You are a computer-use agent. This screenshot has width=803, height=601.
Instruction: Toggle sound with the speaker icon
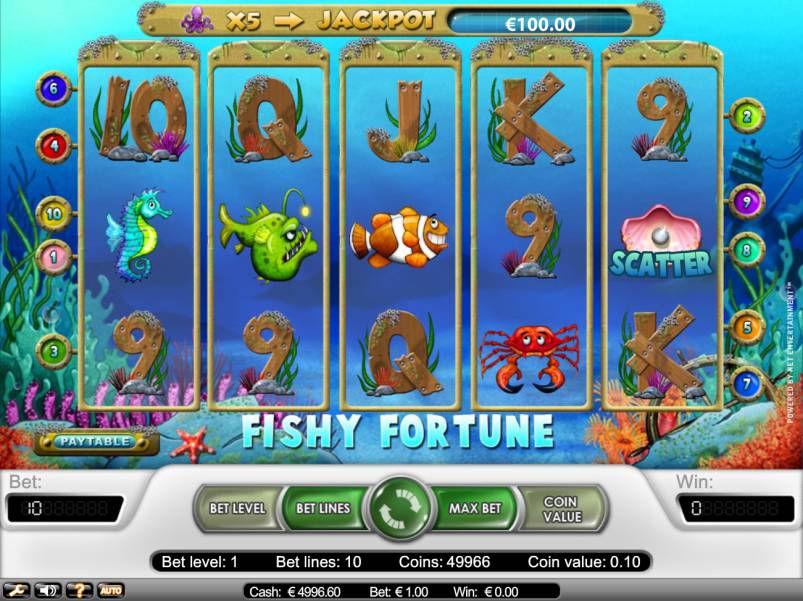pos(46,590)
